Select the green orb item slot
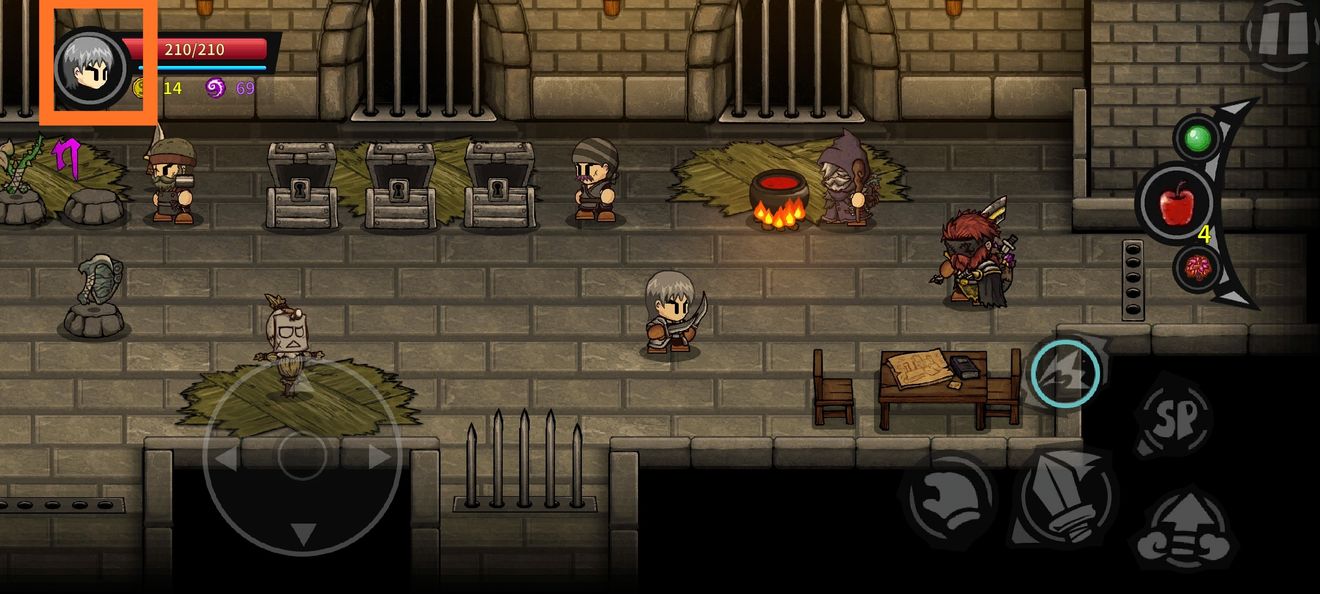 coord(1196,137)
